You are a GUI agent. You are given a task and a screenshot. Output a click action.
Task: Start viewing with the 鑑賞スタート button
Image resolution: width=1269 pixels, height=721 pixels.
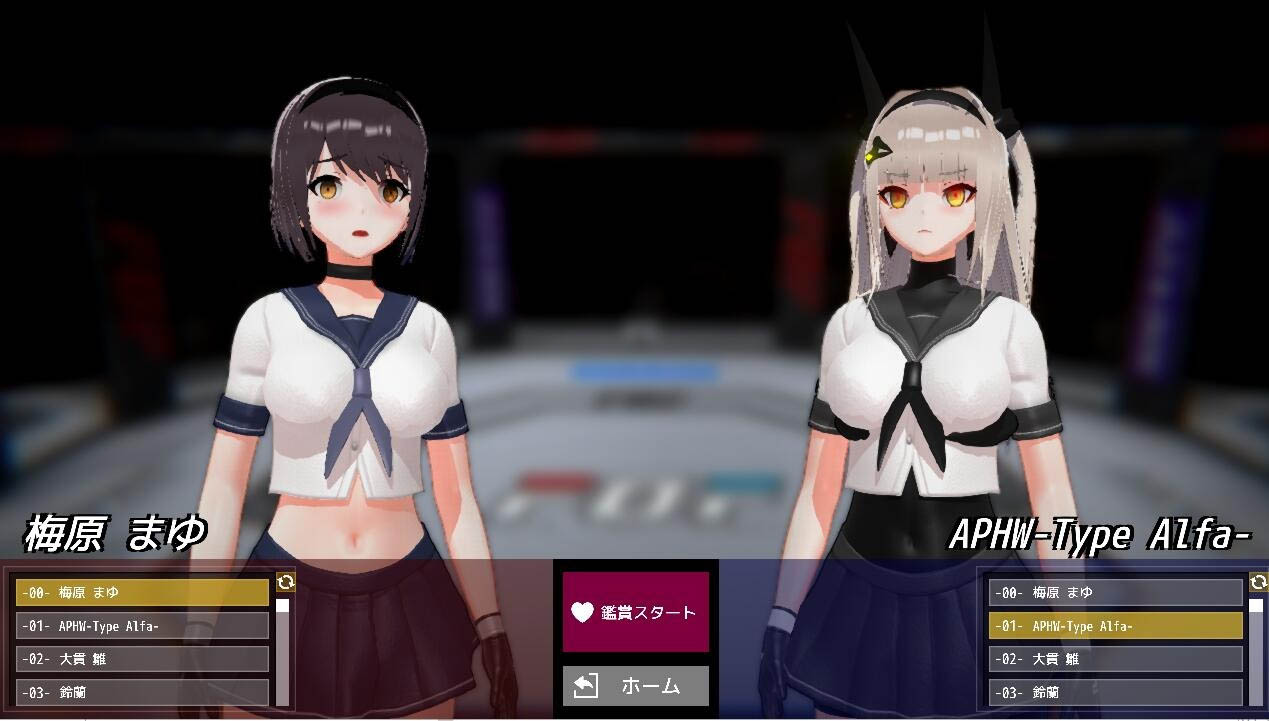[x=635, y=612]
